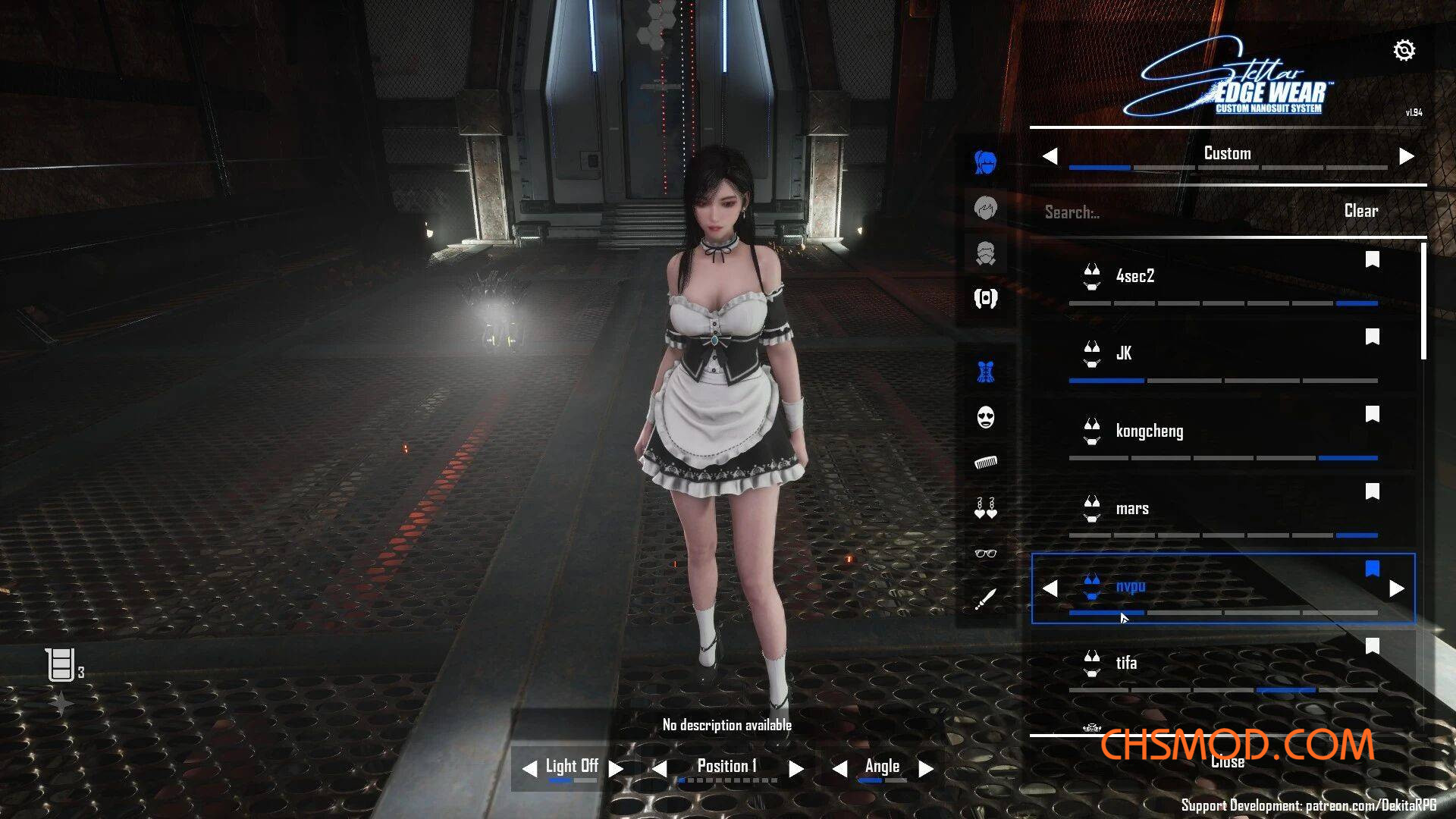Cycle nvpu variant with its right arrow
Viewport: 1456px width, 819px height.
coord(1396,588)
